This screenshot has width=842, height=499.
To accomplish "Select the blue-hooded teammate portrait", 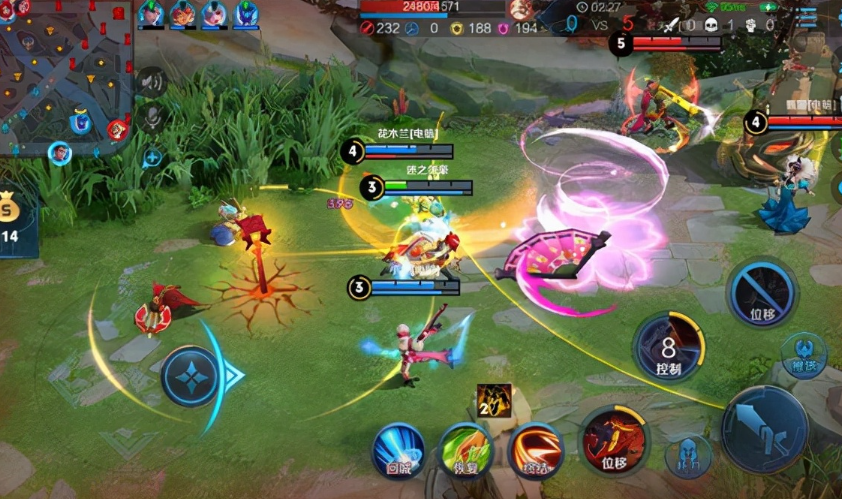I will tap(245, 13).
